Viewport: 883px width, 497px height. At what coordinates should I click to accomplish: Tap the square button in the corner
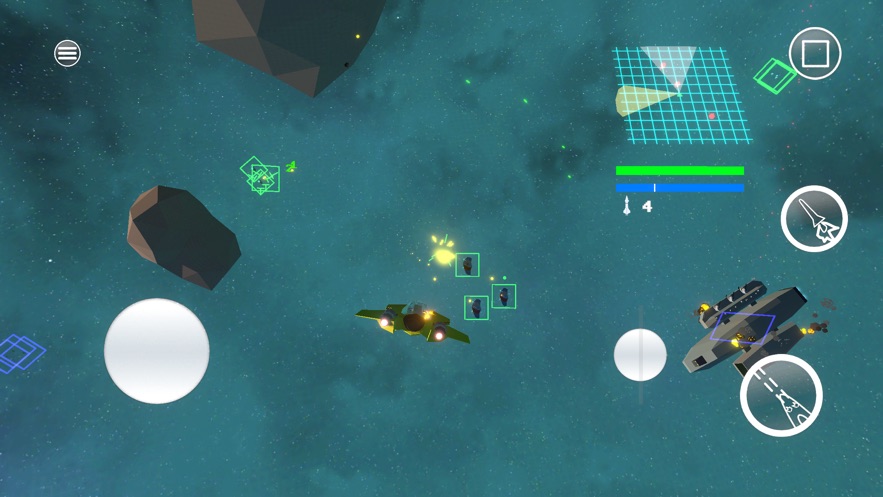point(815,54)
